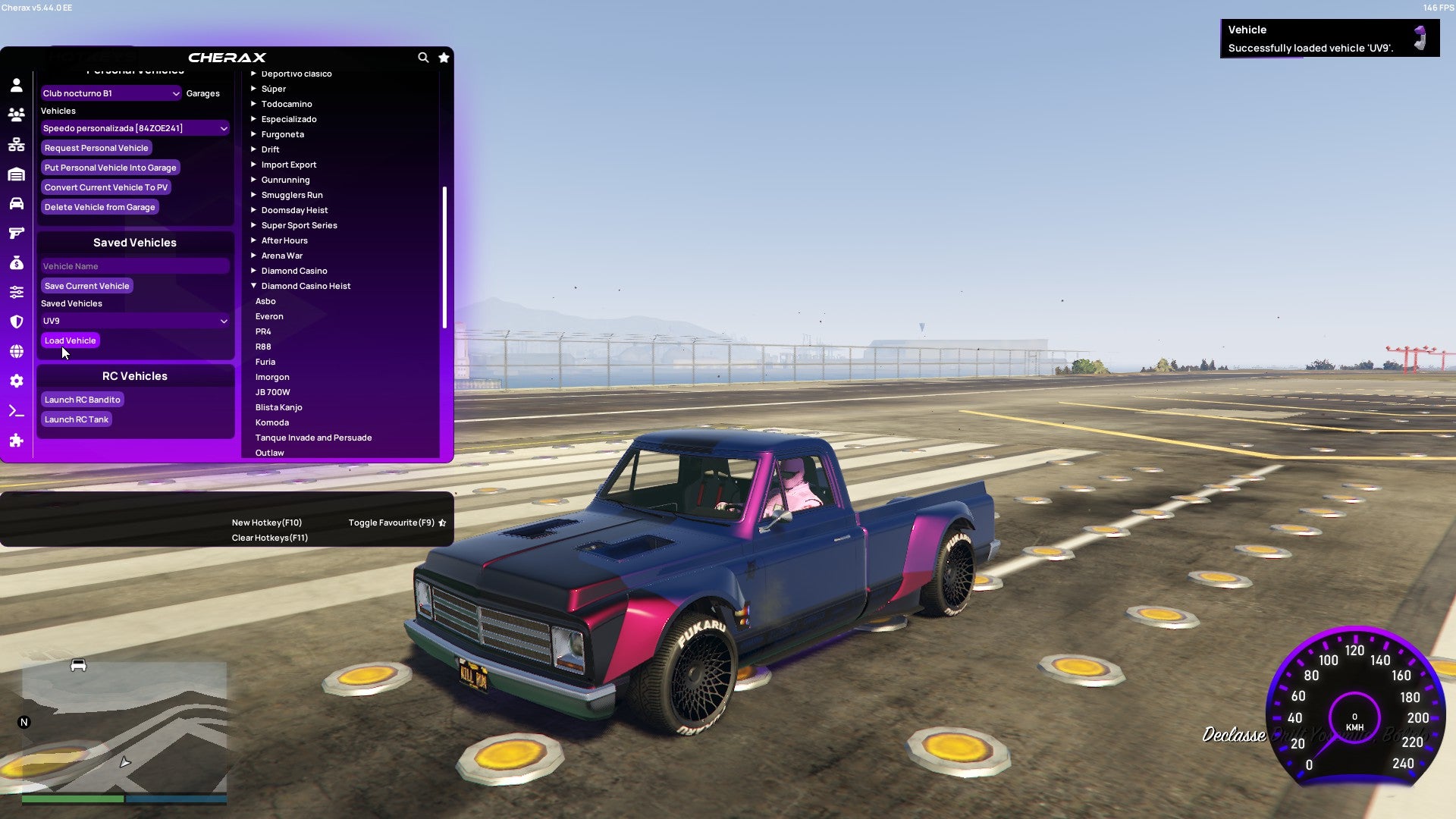
Task: Select Blista Kanjo from vehicle list
Action: [279, 407]
